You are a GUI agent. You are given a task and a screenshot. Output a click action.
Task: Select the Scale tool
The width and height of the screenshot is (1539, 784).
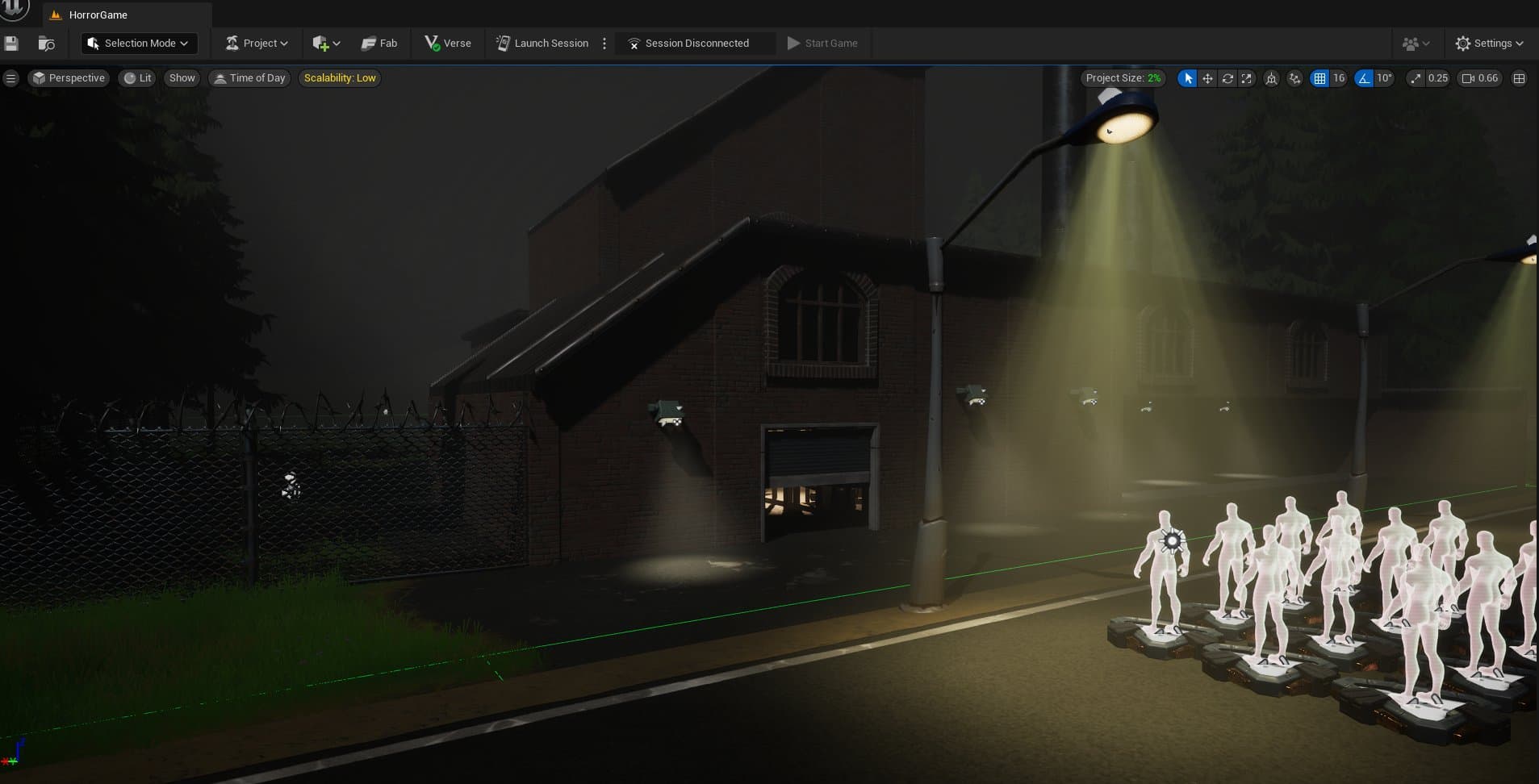(x=1248, y=78)
